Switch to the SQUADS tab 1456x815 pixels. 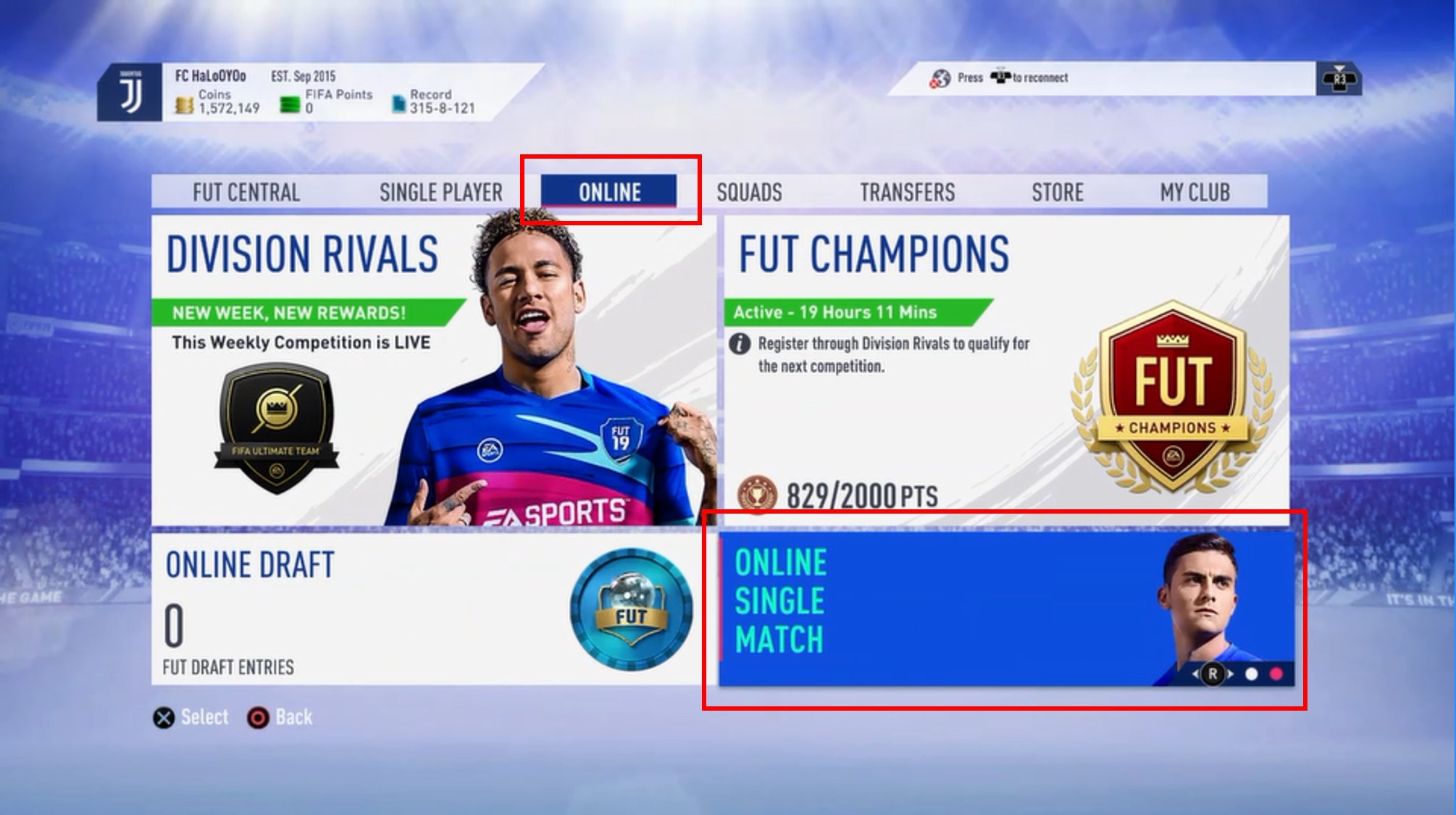pos(750,192)
